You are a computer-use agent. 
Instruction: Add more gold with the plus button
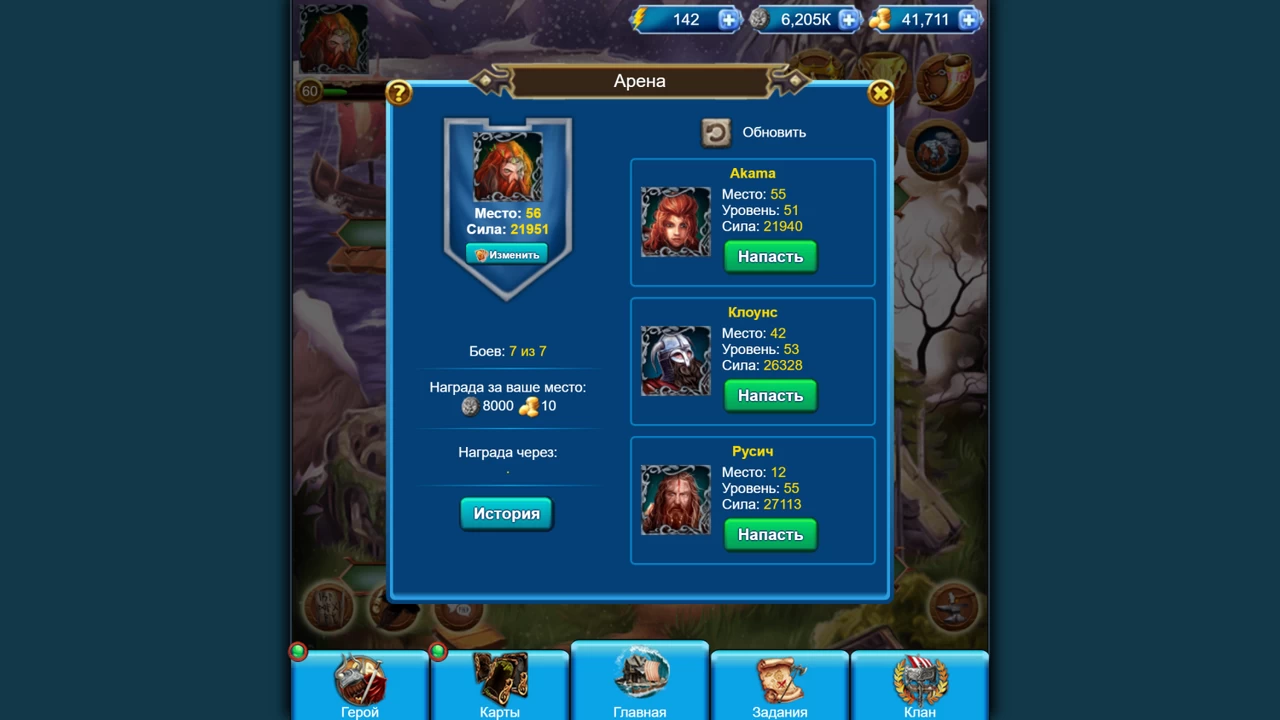click(x=968, y=19)
